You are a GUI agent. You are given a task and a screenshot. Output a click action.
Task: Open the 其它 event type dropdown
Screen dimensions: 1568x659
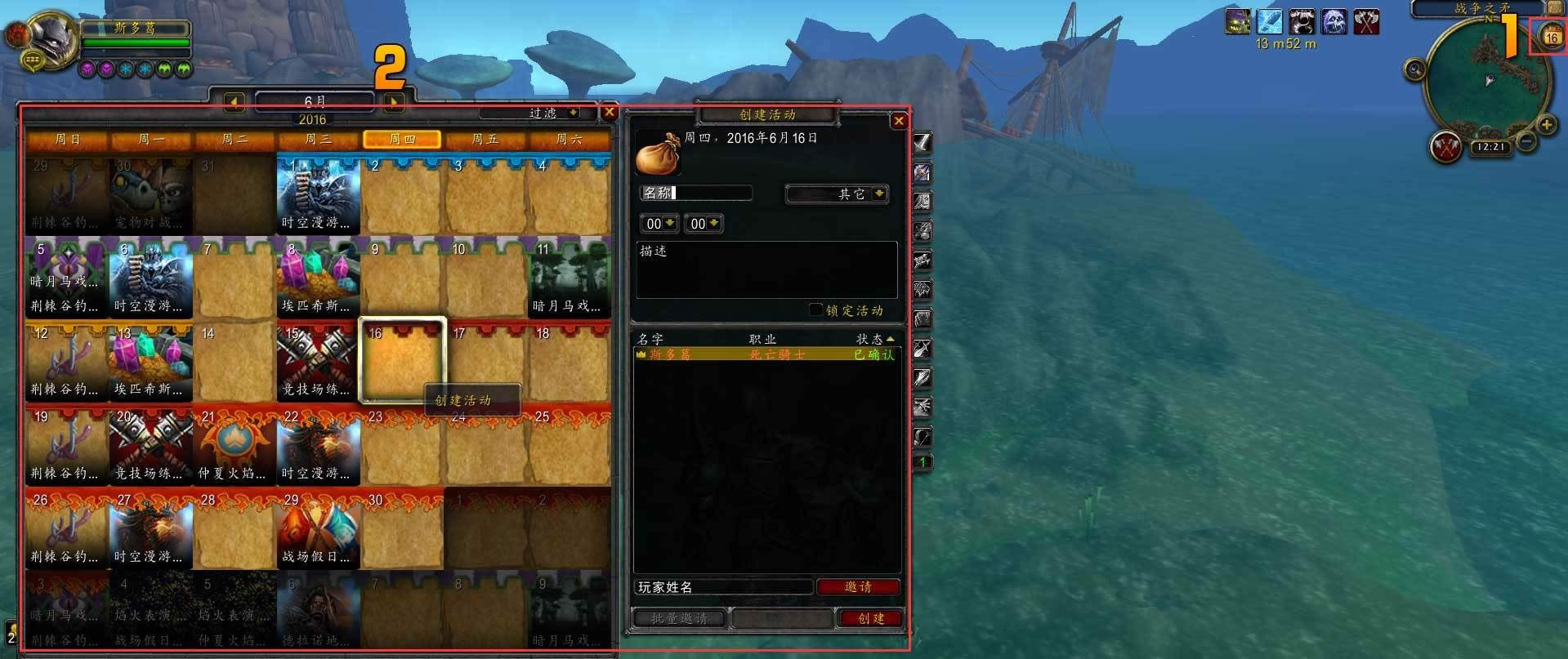coord(836,194)
